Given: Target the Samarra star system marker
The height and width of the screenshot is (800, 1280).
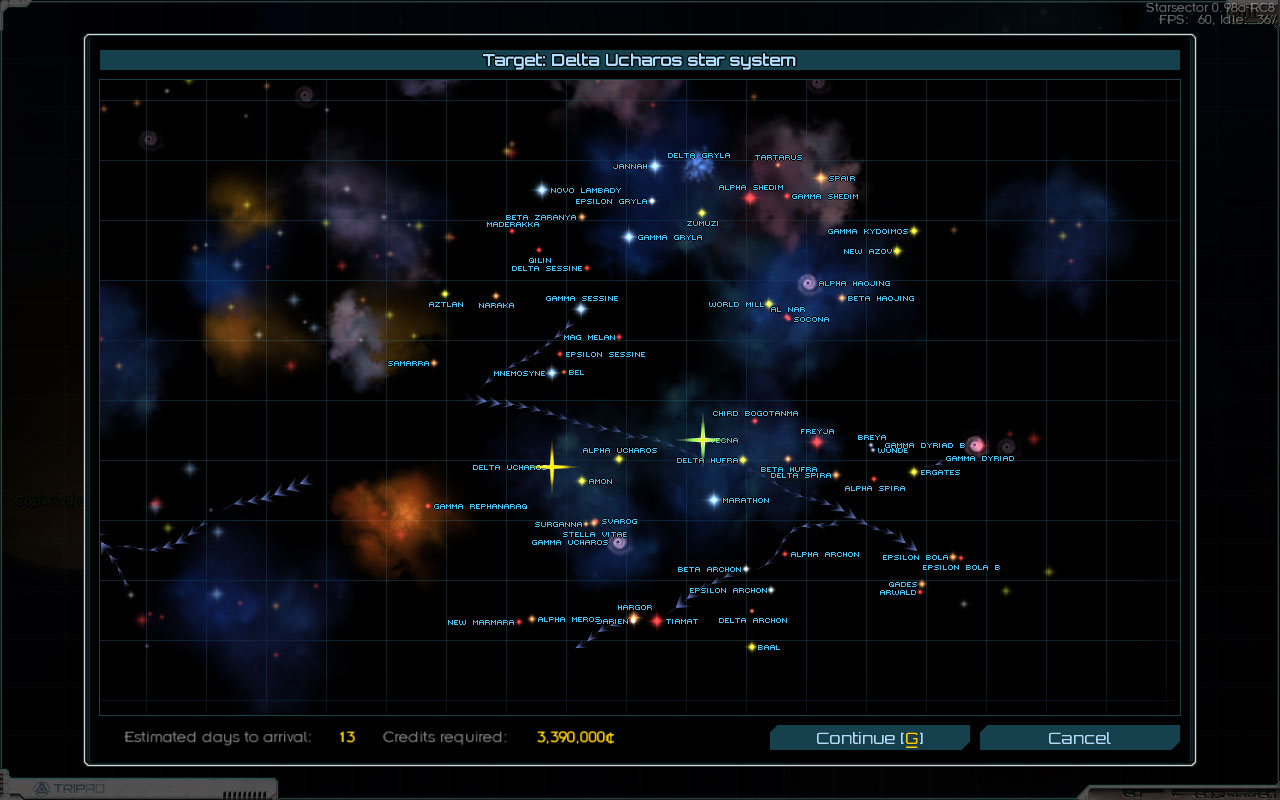Looking at the screenshot, I should point(434,363).
